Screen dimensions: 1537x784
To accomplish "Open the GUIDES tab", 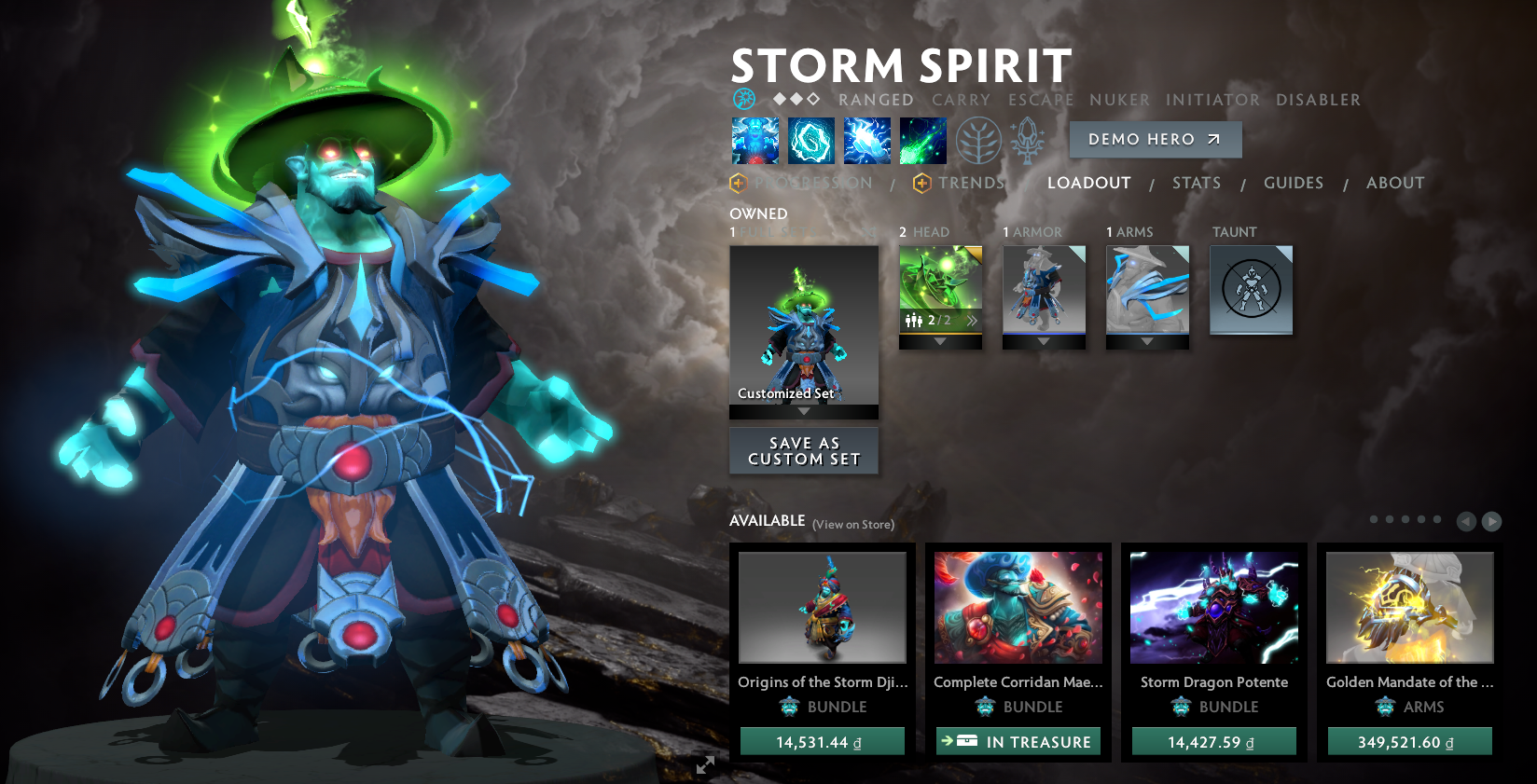I will [x=1295, y=183].
